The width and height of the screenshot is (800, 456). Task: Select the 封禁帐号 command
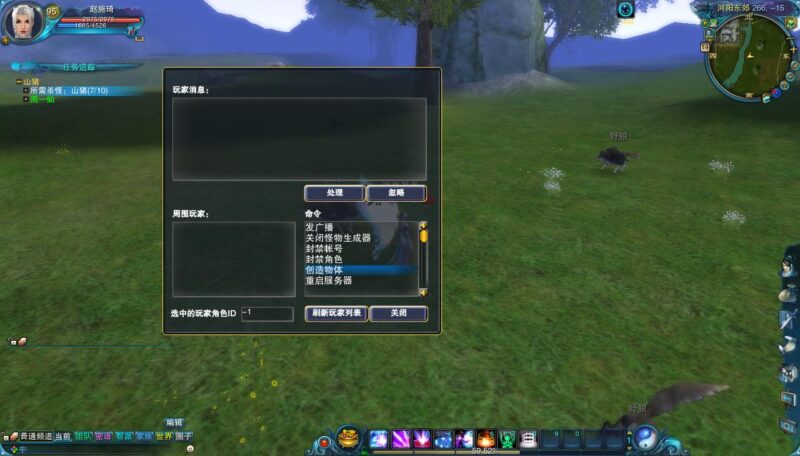coord(324,249)
